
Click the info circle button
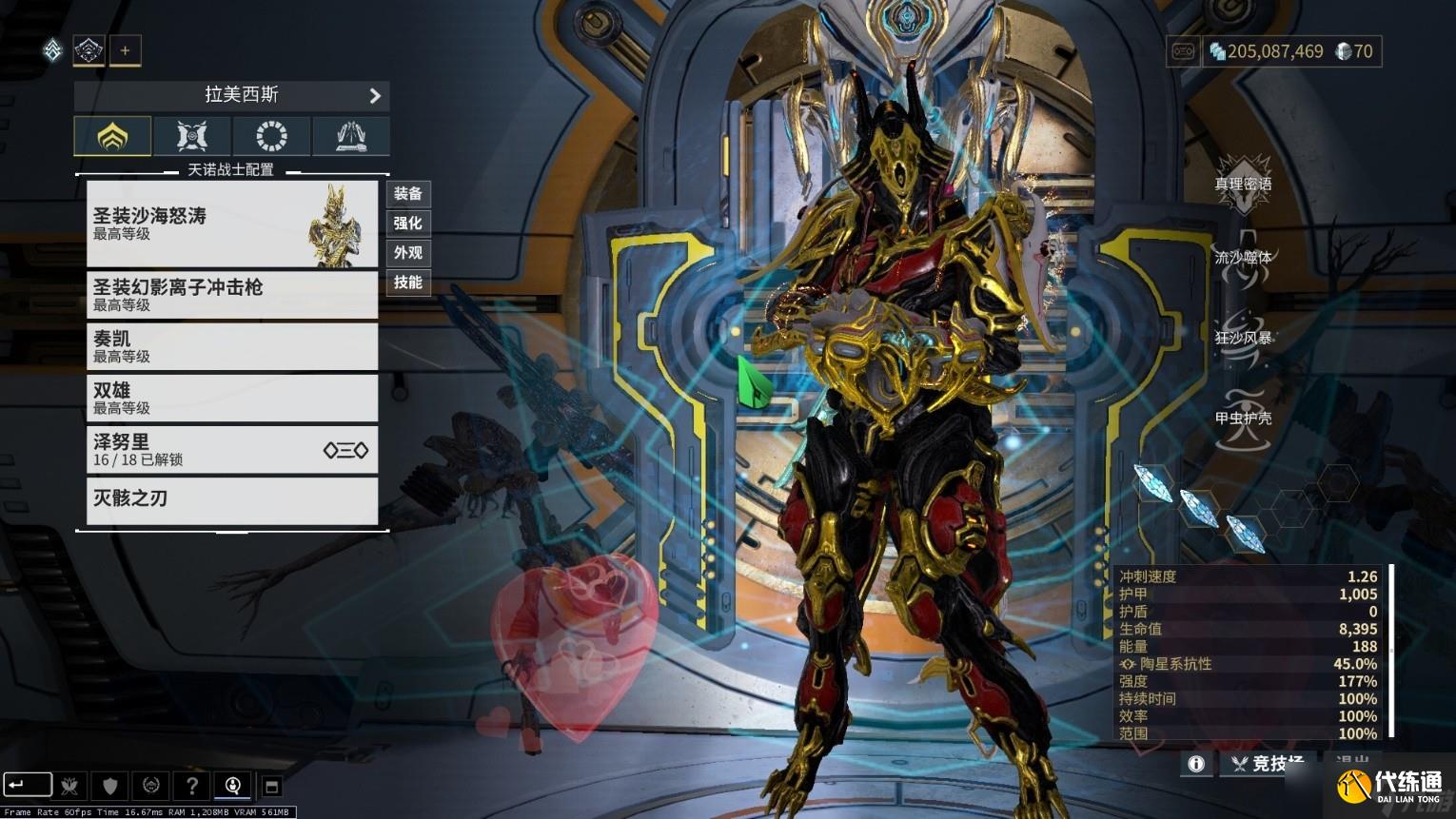tap(1196, 763)
